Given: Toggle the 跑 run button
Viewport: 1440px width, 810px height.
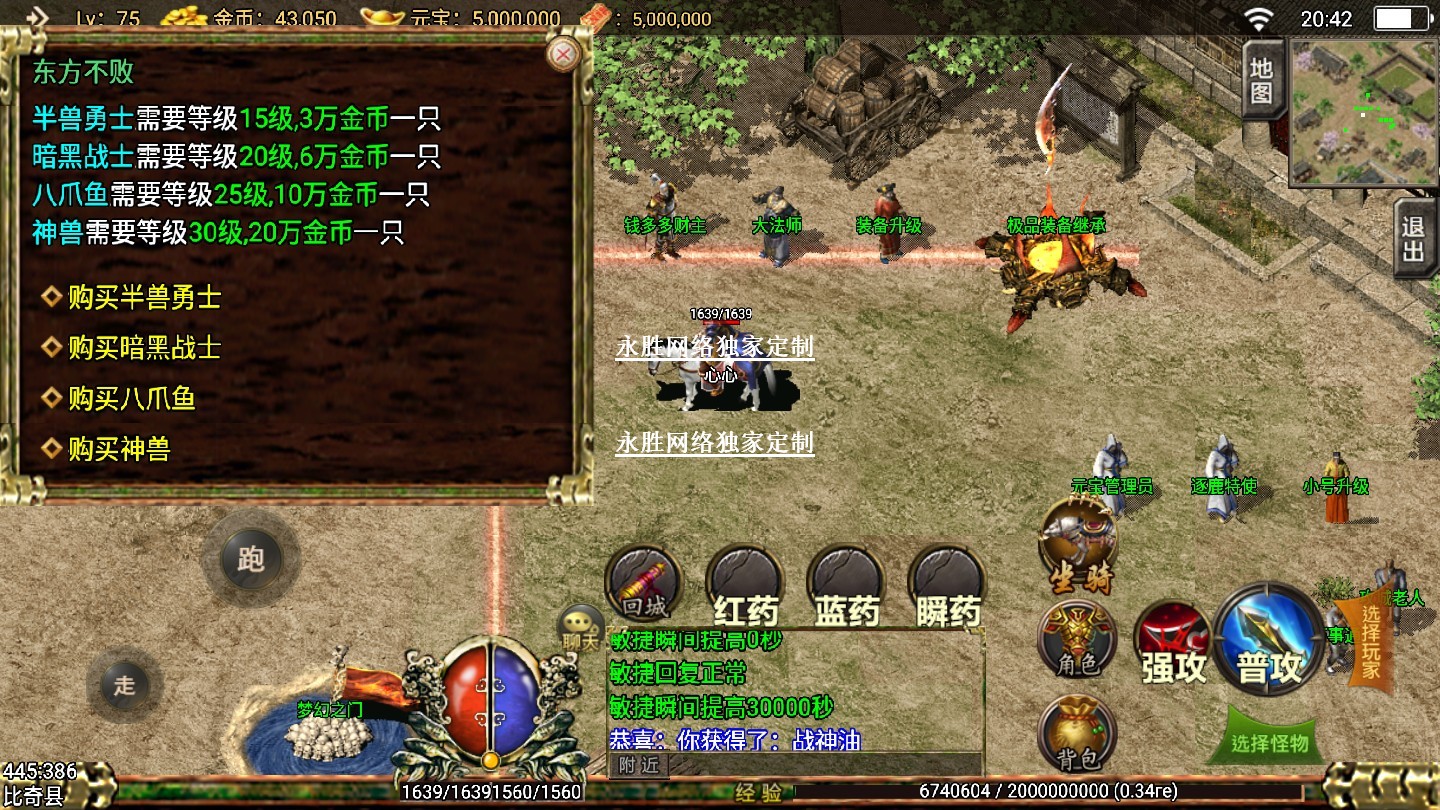Looking at the screenshot, I should point(250,559).
